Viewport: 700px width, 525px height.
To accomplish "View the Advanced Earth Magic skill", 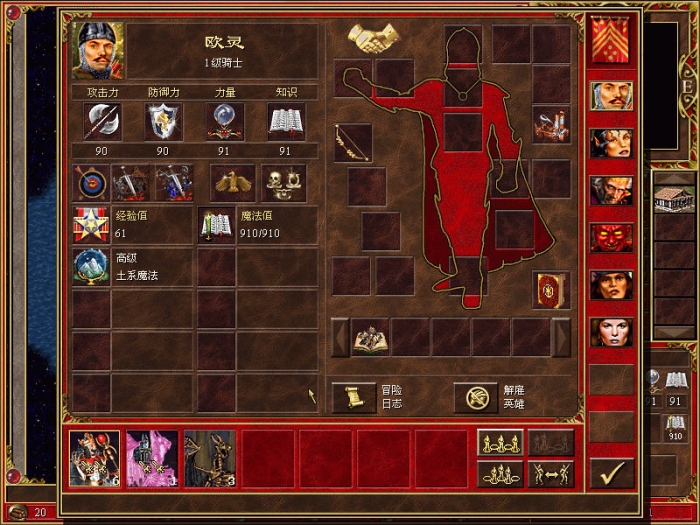I will (92, 267).
